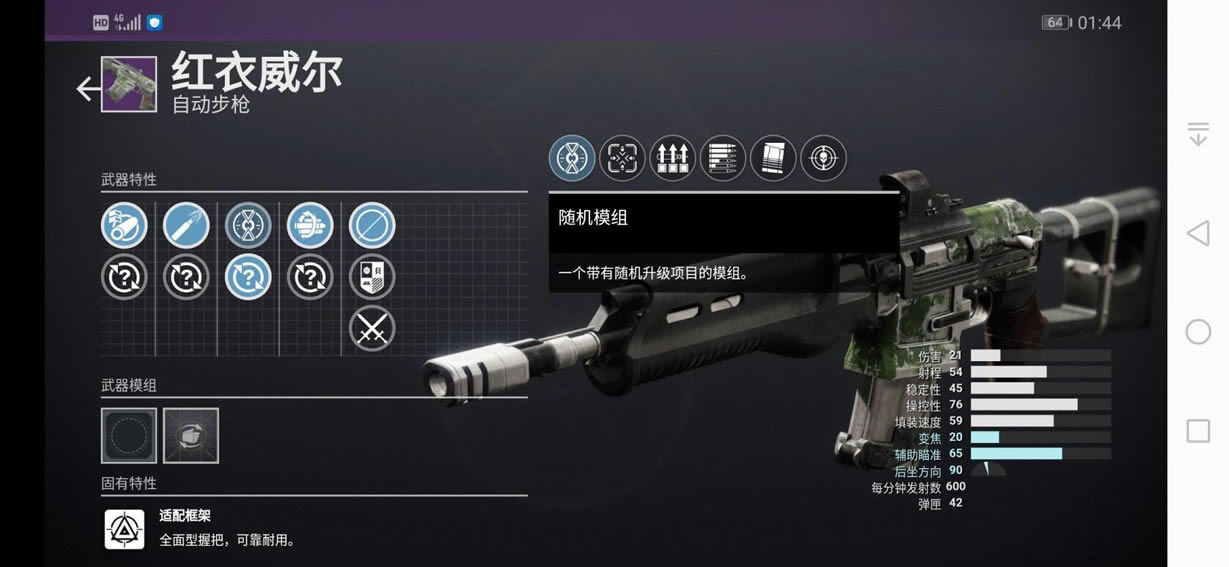1229x567 pixels.
Task: Select the hourglass perk in weapon traits
Action: 248,226
